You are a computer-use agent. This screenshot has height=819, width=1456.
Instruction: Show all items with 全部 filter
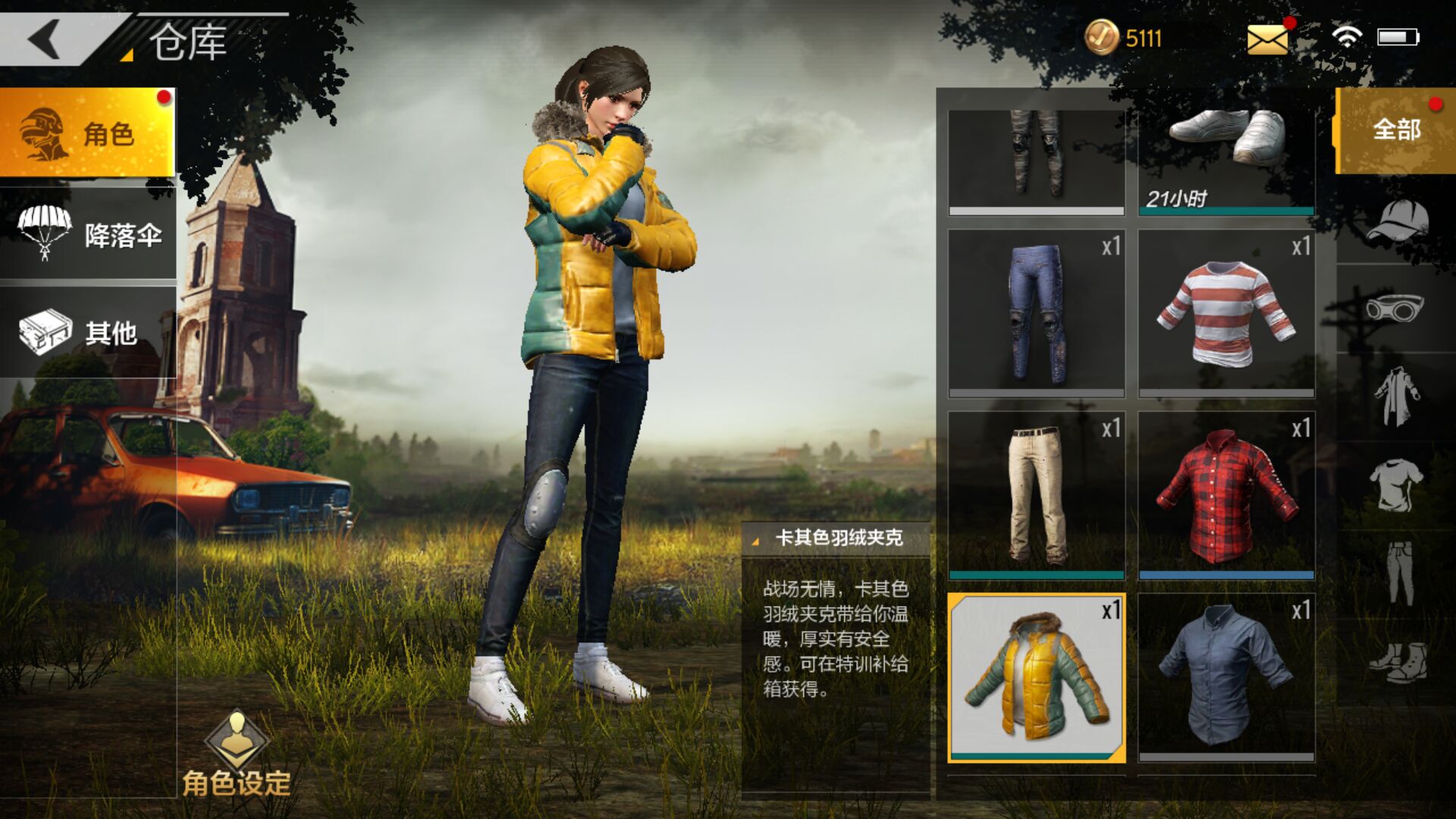coord(1395,130)
